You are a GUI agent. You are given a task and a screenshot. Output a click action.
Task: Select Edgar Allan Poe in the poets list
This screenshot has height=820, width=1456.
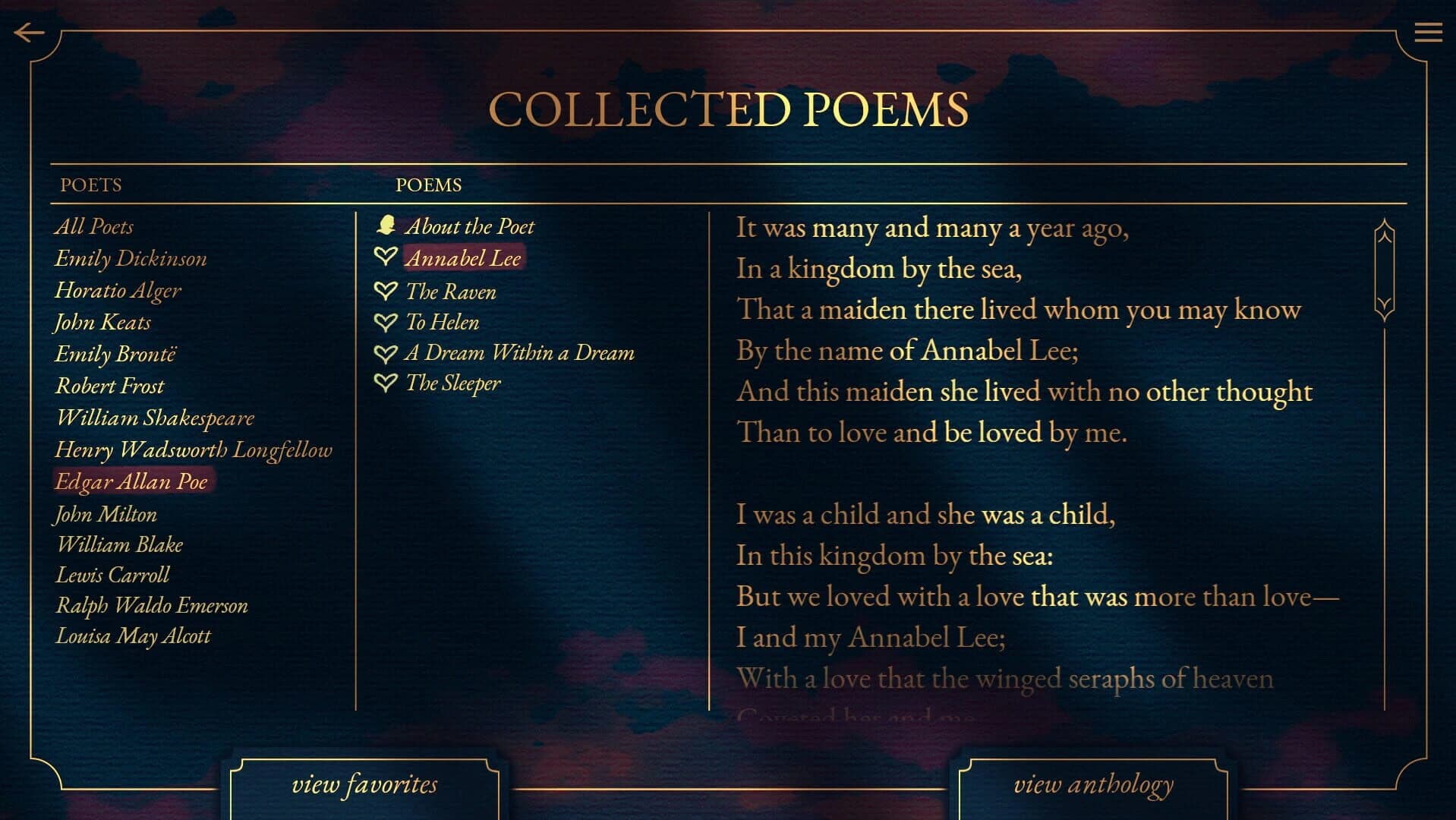coord(131,481)
